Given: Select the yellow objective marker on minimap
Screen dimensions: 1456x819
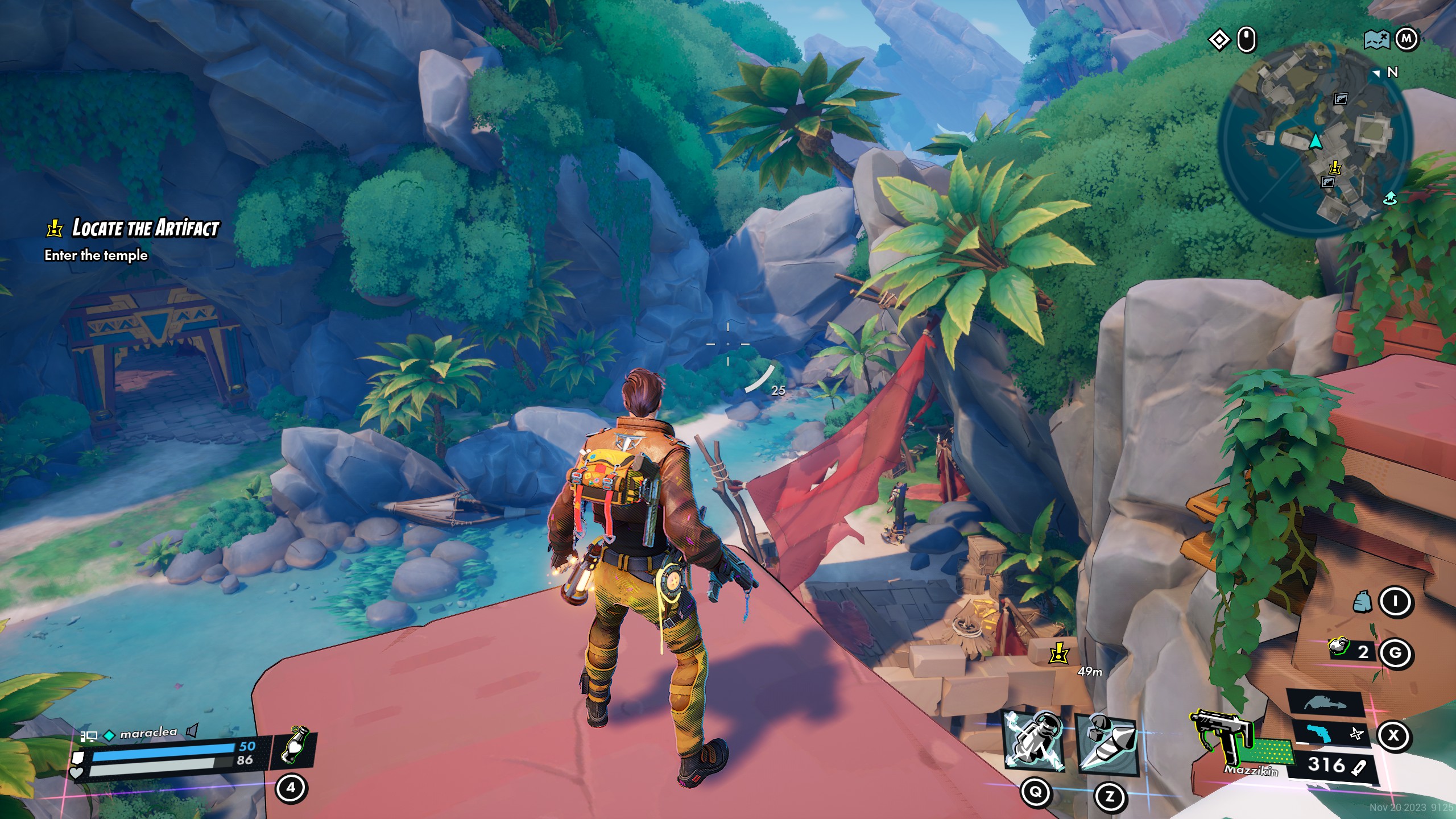Looking at the screenshot, I should click(1335, 168).
